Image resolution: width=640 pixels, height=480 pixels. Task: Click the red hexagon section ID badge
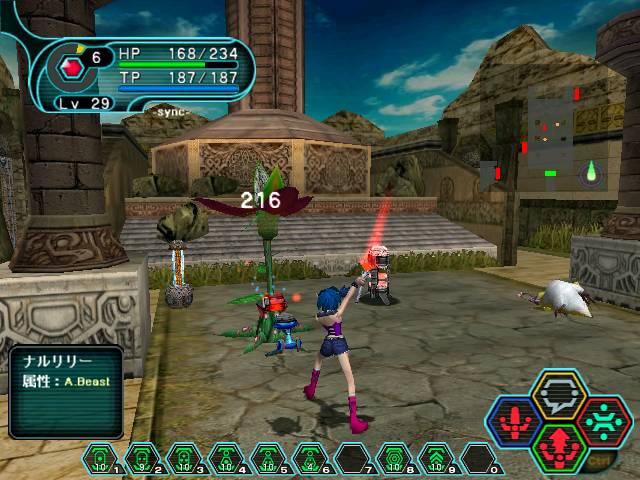pos(71,68)
